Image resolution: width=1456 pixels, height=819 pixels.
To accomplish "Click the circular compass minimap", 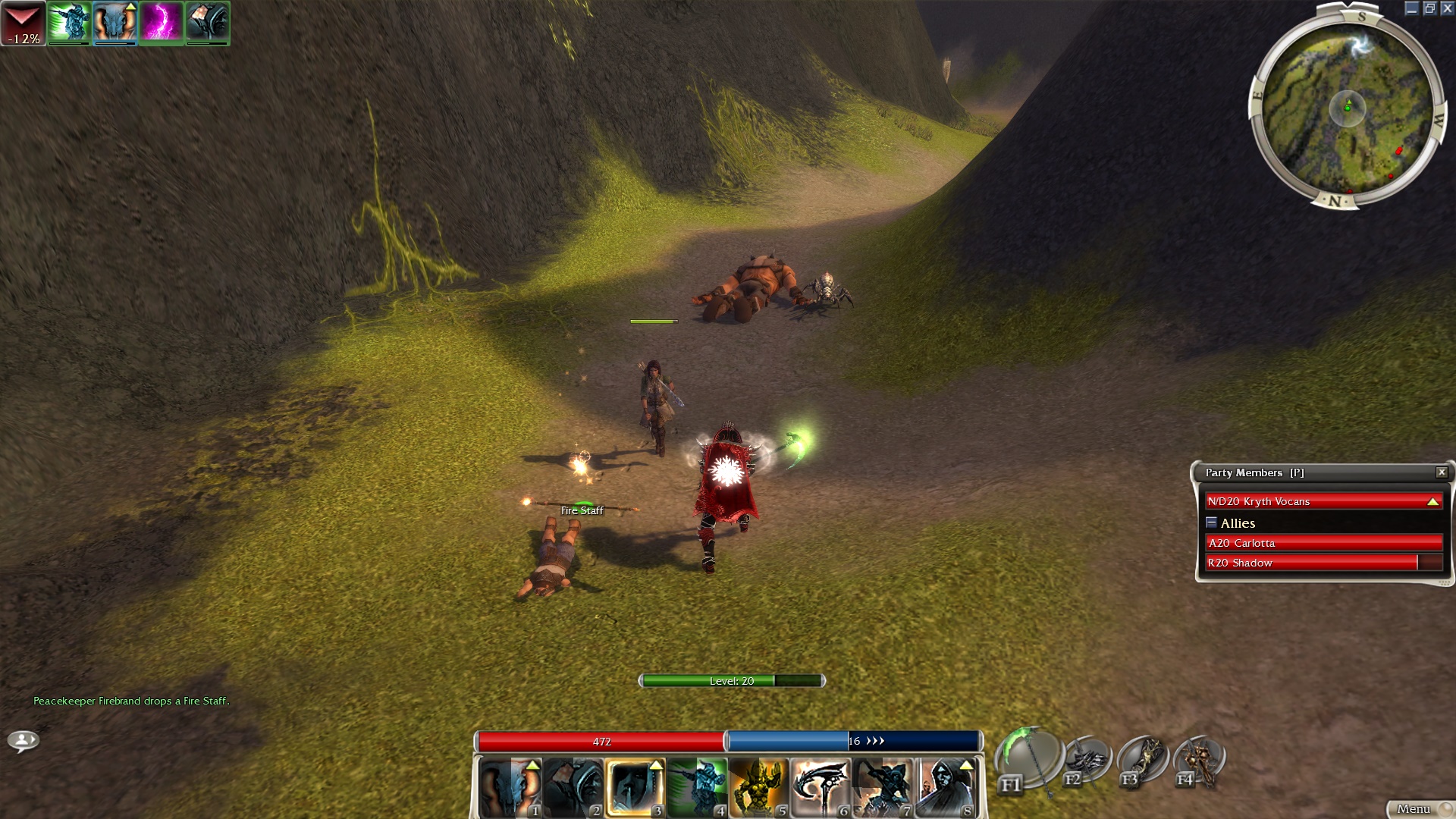I will (1347, 108).
